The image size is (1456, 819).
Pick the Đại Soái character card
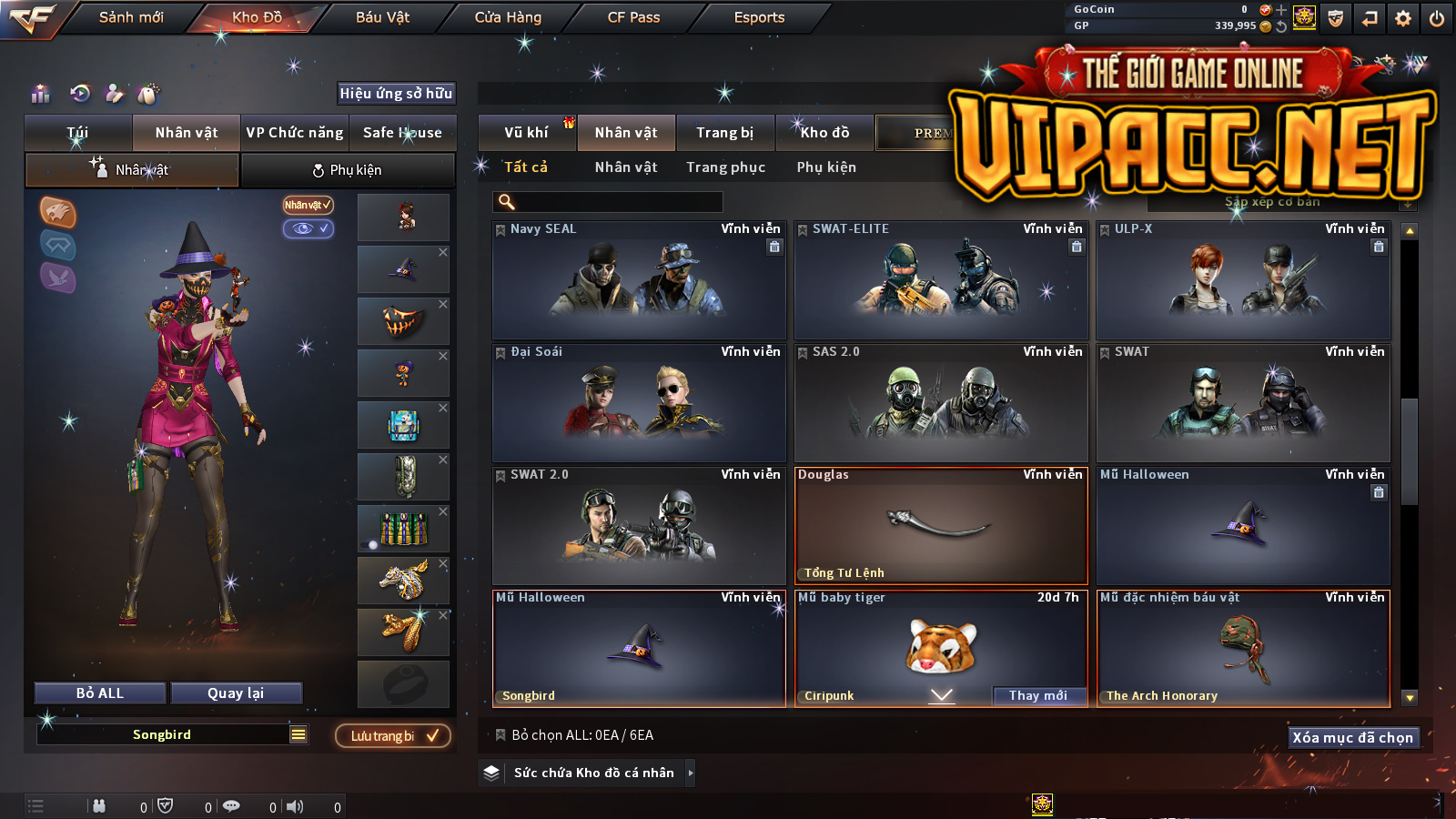coord(639,404)
